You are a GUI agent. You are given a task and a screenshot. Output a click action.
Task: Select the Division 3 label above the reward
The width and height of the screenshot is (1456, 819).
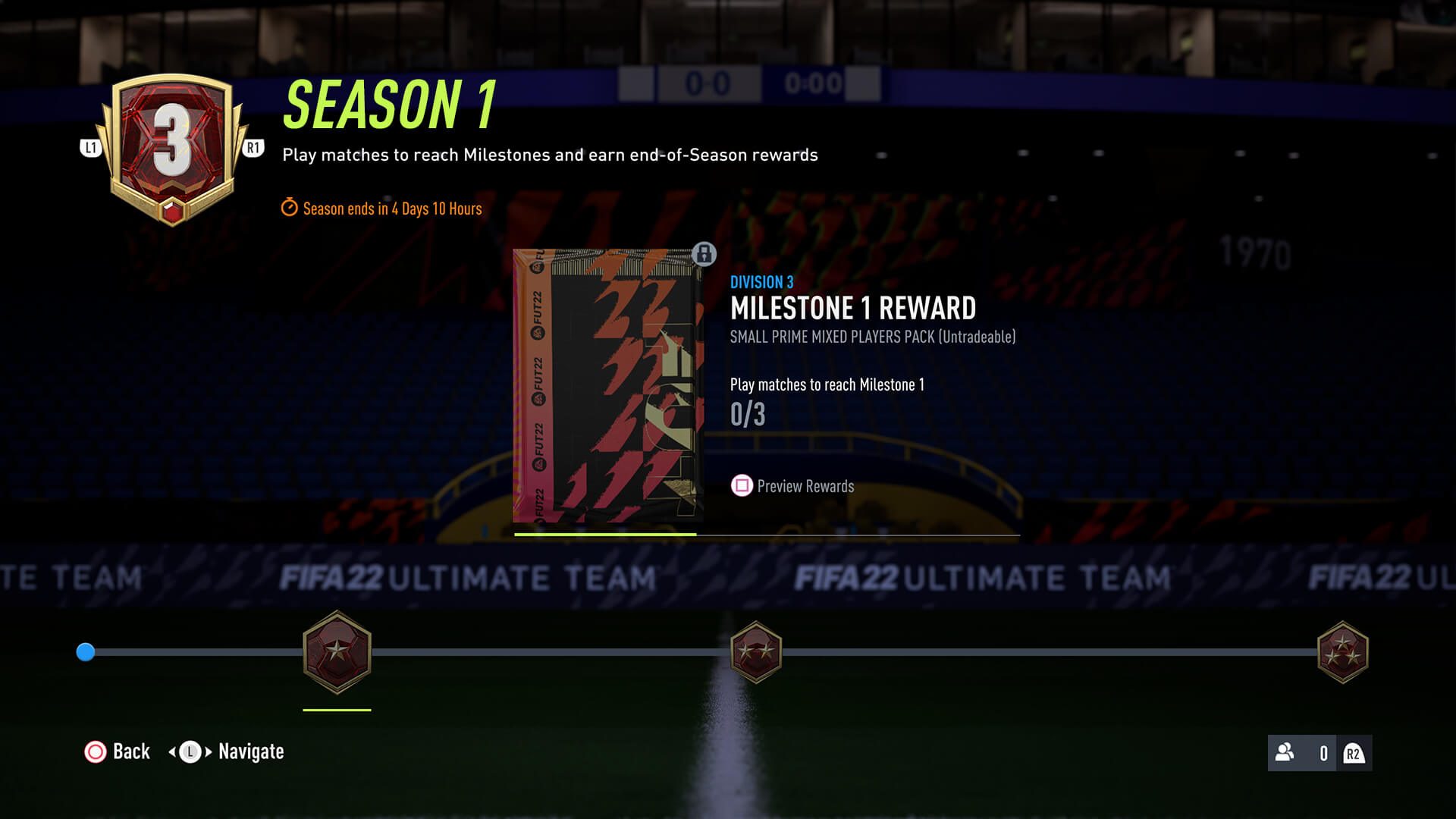[761, 281]
